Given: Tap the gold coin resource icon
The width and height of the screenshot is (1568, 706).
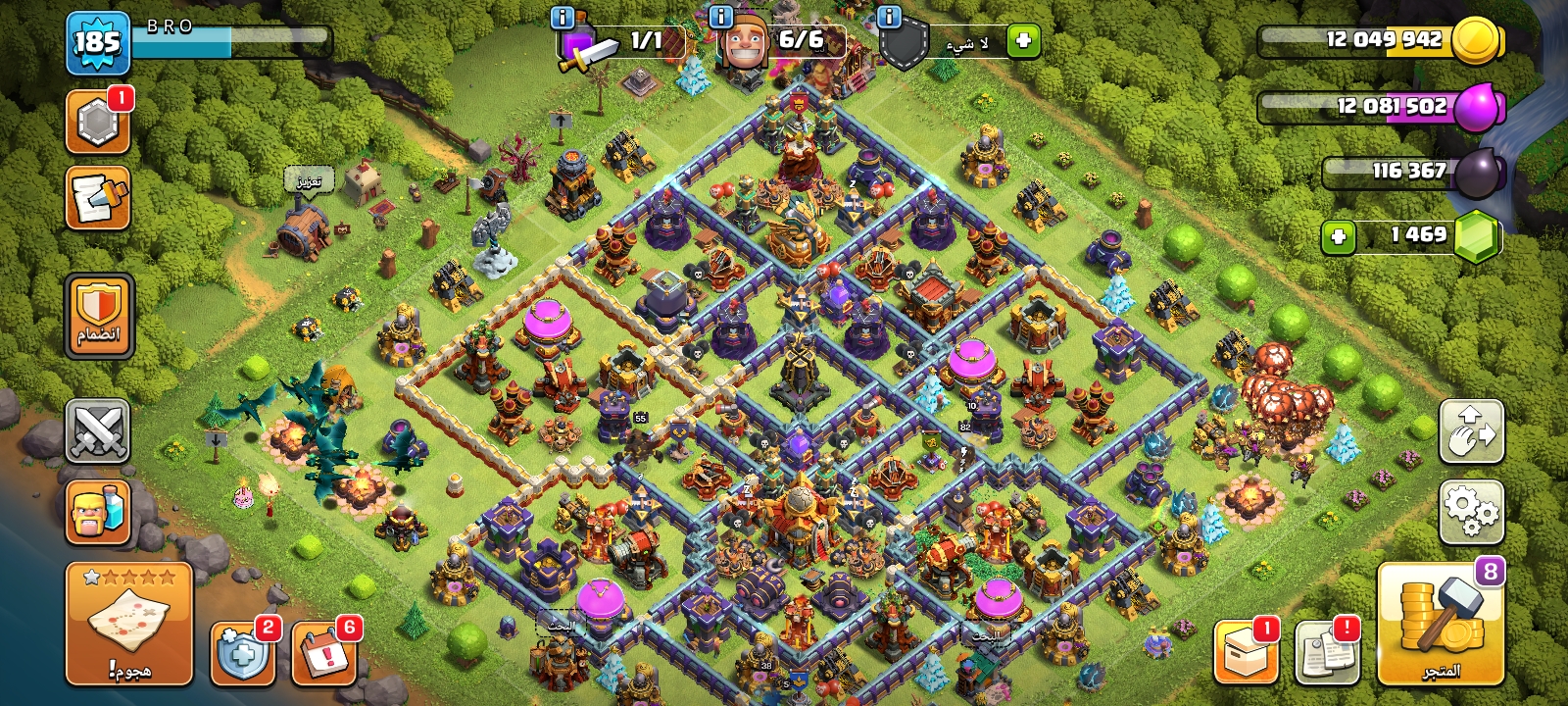Looking at the screenshot, I should point(1475,40).
